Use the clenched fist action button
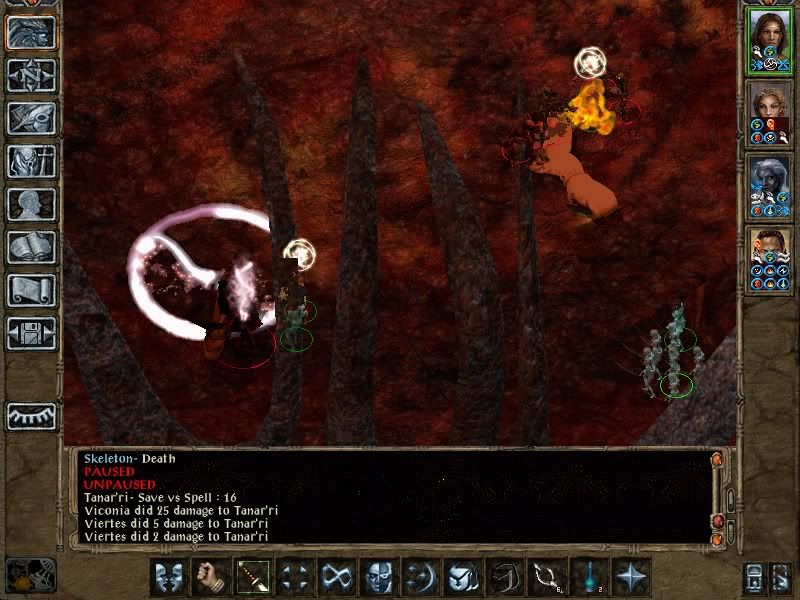800x600 pixels. [x=211, y=577]
